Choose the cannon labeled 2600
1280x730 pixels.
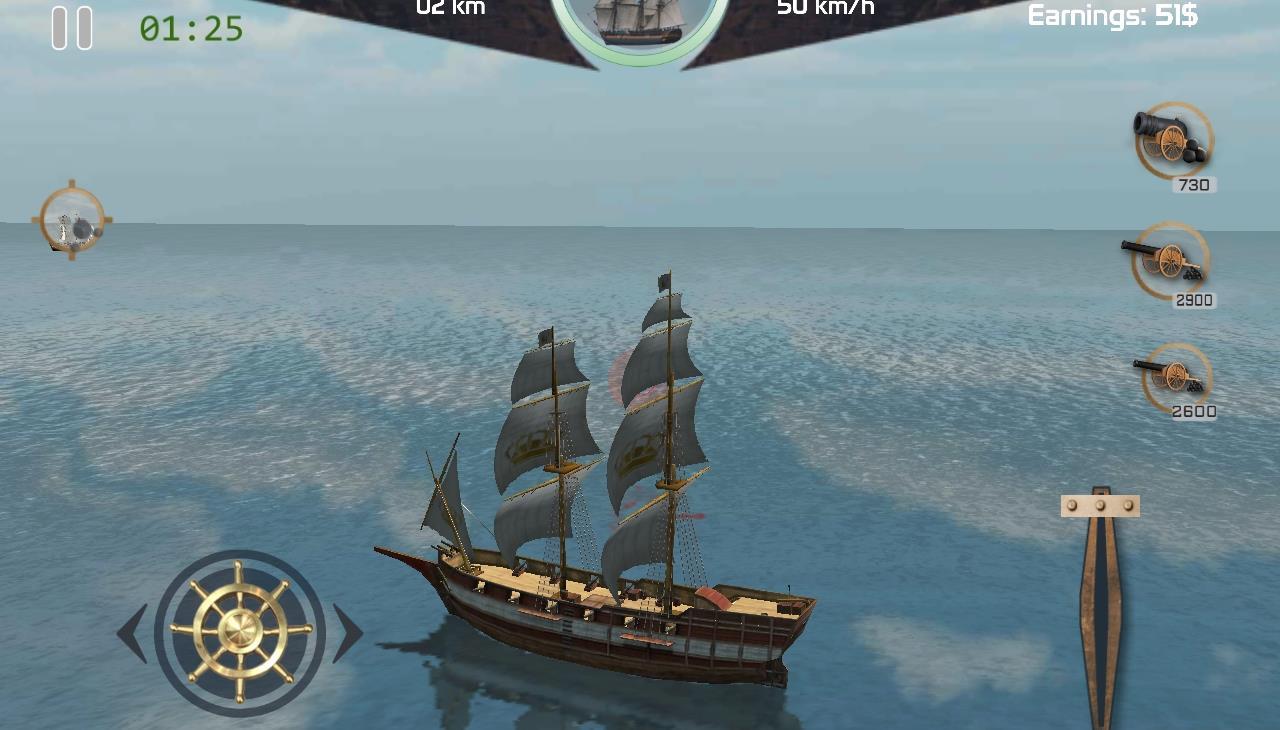pyautogui.click(x=1175, y=377)
